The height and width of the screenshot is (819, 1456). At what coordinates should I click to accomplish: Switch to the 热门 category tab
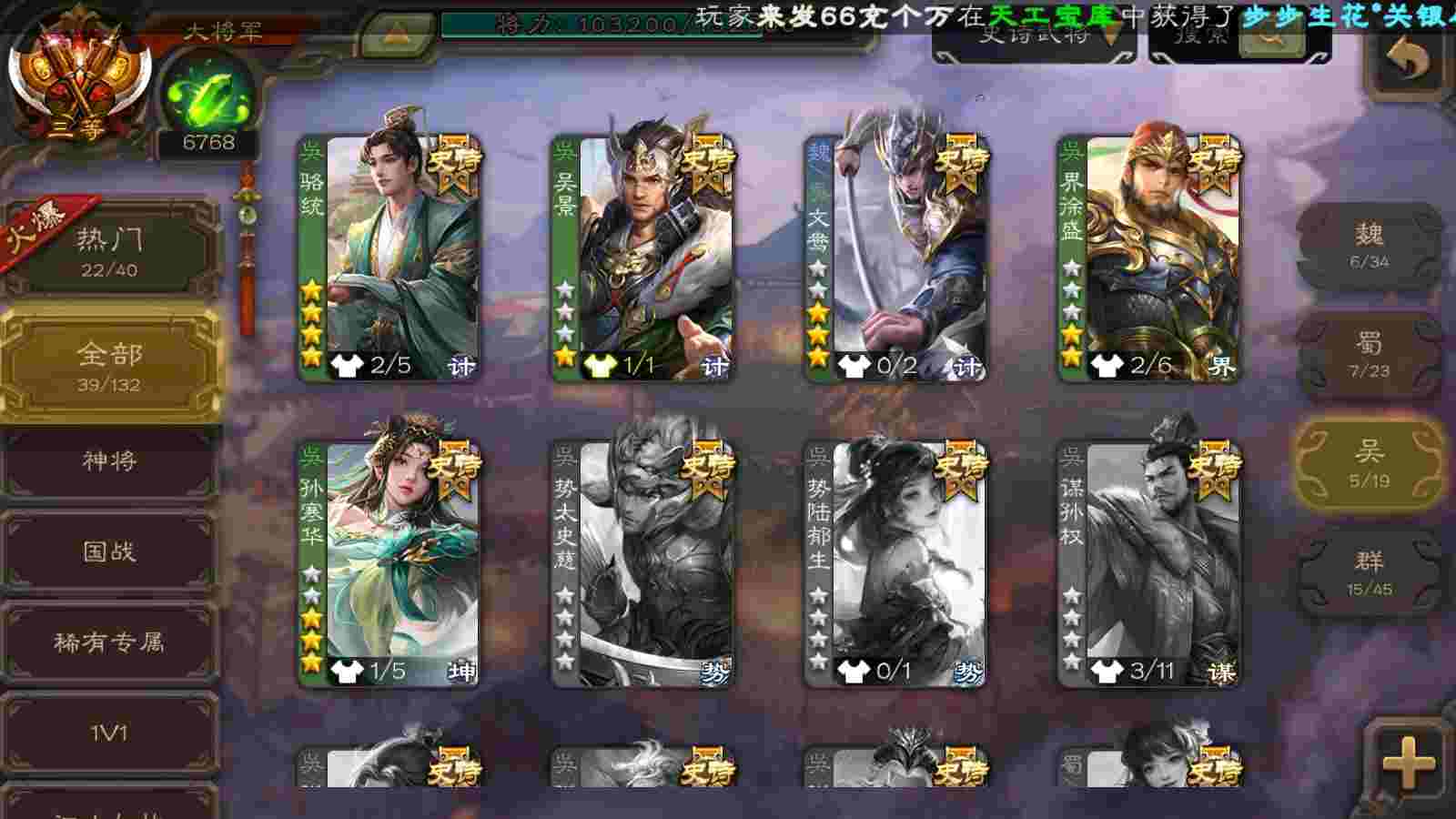109,250
